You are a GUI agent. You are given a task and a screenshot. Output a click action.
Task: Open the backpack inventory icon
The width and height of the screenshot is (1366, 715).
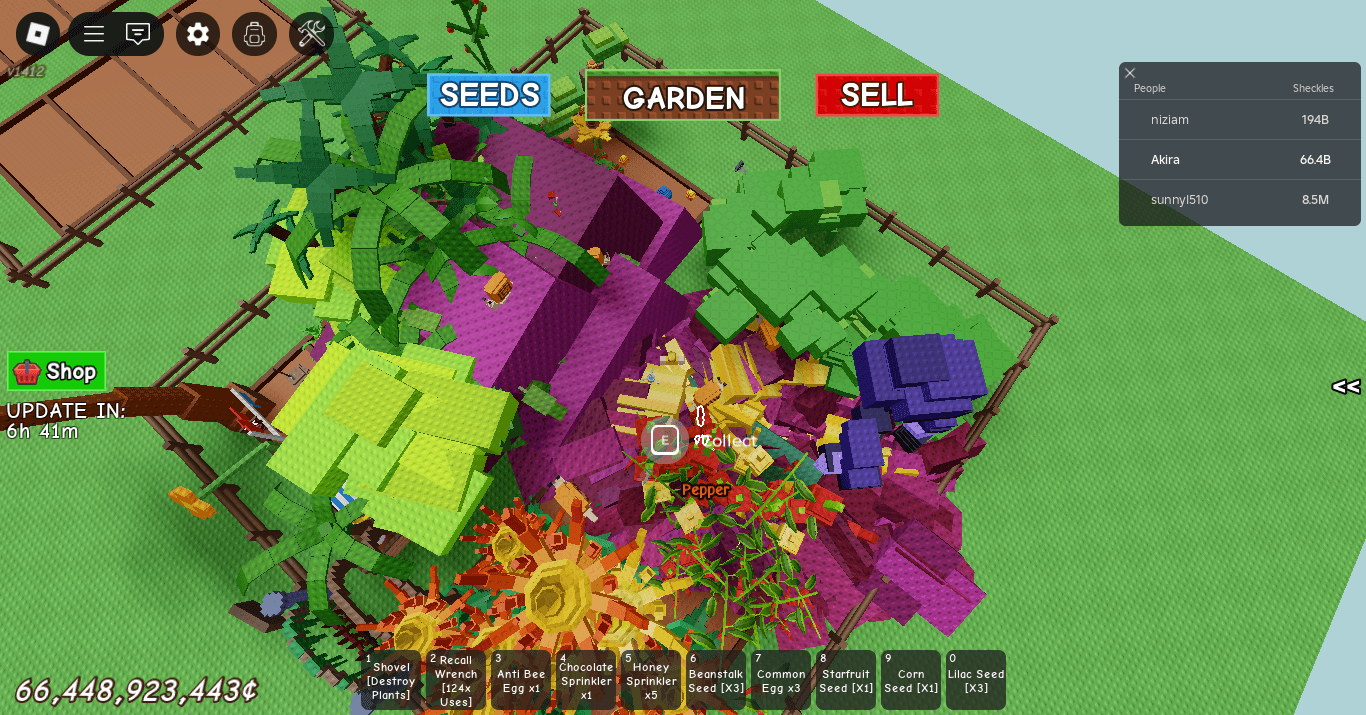click(254, 34)
